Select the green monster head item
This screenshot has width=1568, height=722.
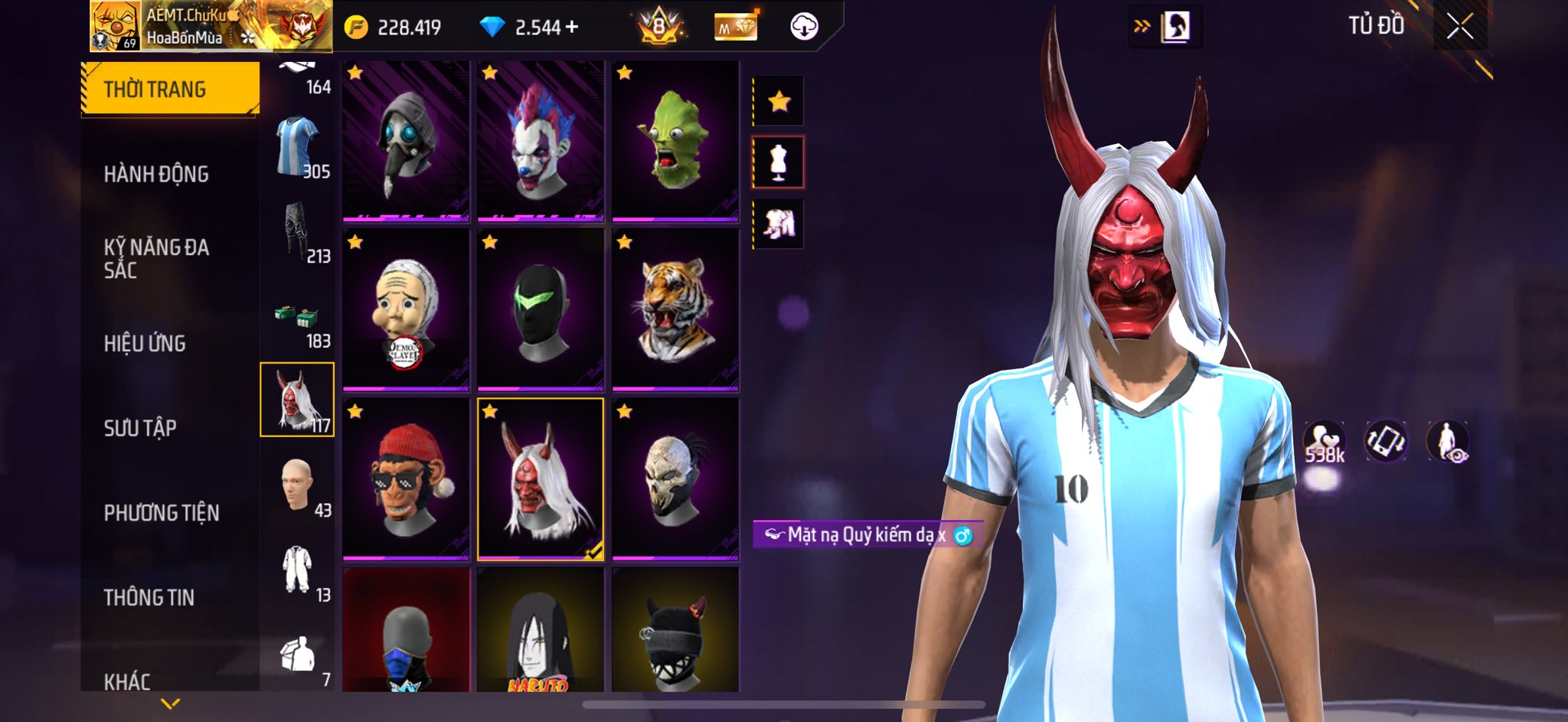(x=675, y=142)
